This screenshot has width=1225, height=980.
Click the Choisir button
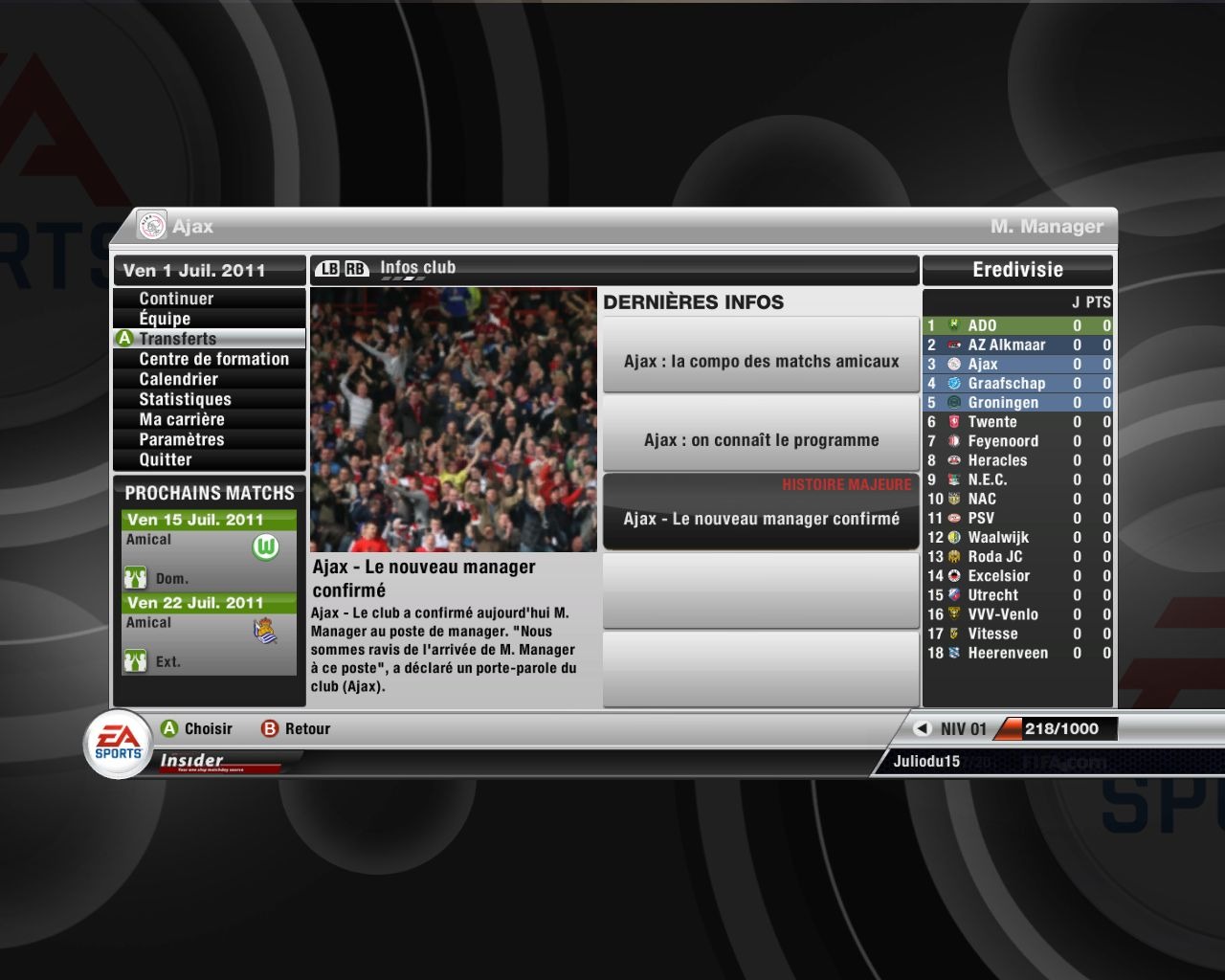tap(197, 728)
